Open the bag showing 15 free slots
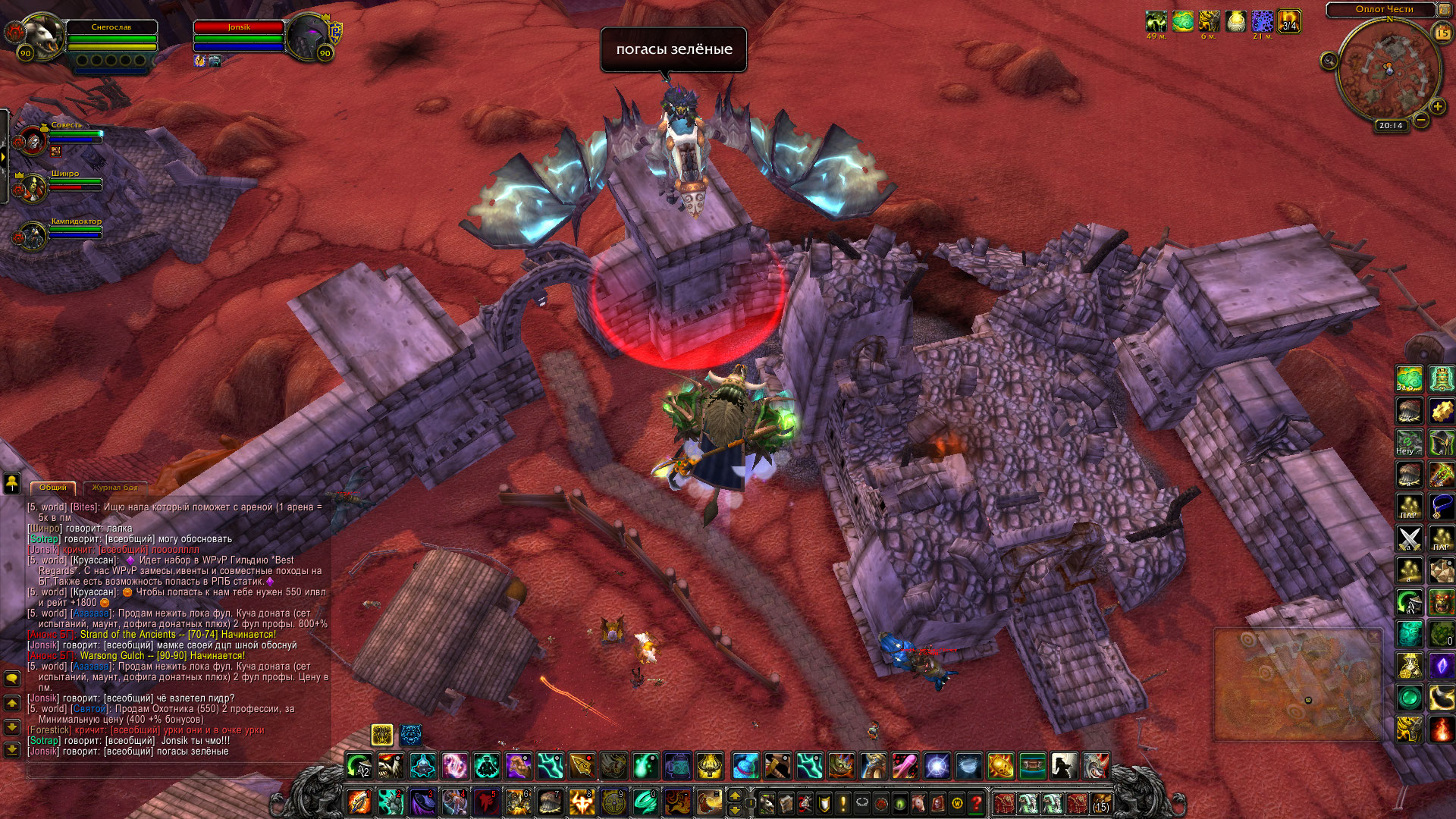The height and width of the screenshot is (819, 1456). click(x=1100, y=802)
